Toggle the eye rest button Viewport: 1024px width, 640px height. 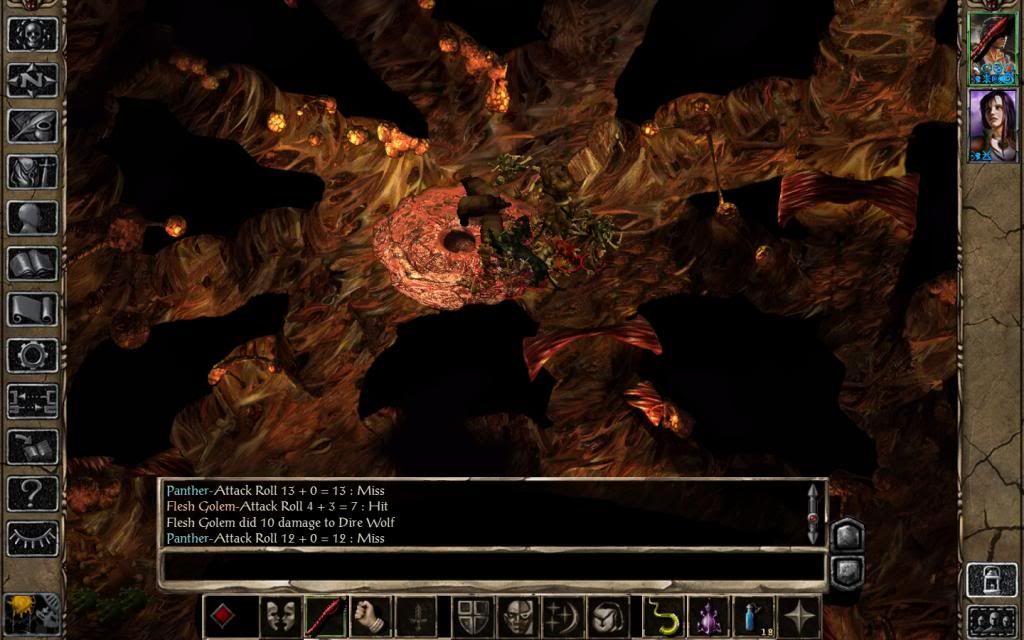[x=32, y=538]
